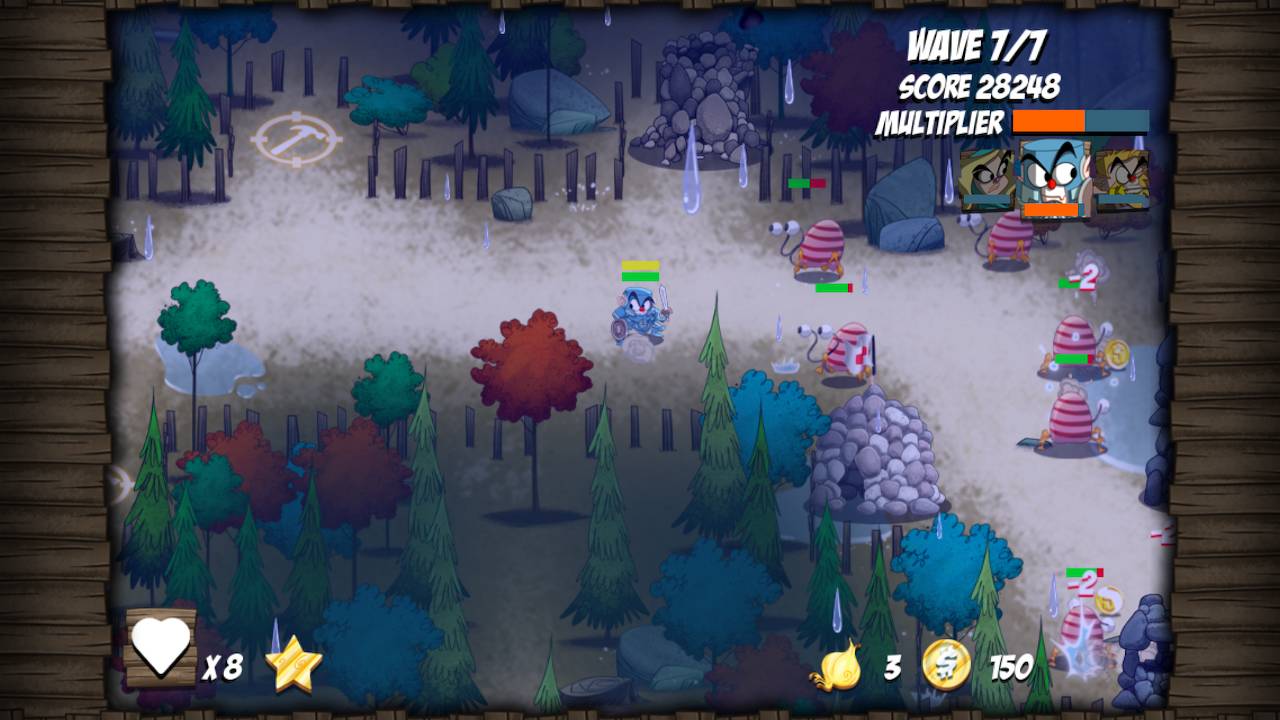Screen dimensions: 1280x720
Task: Click the yellow health bar above the hero
Action: coord(640,267)
